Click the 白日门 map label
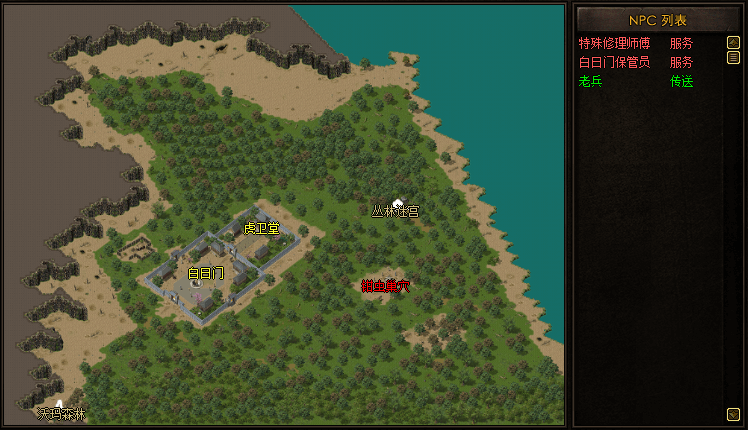This screenshot has width=748, height=430. 205,272
